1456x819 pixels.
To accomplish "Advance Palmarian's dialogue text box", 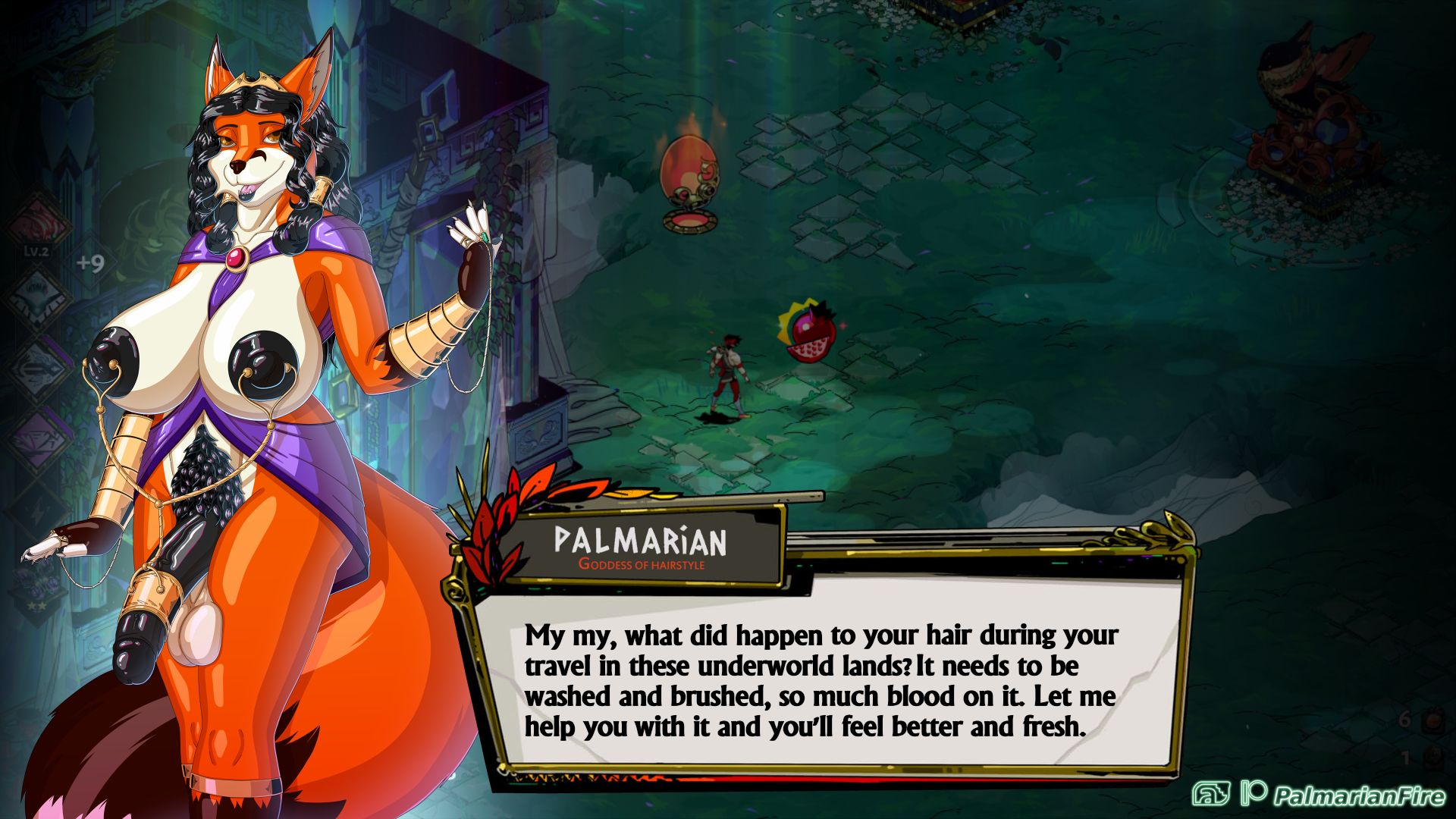I will 821,679.
